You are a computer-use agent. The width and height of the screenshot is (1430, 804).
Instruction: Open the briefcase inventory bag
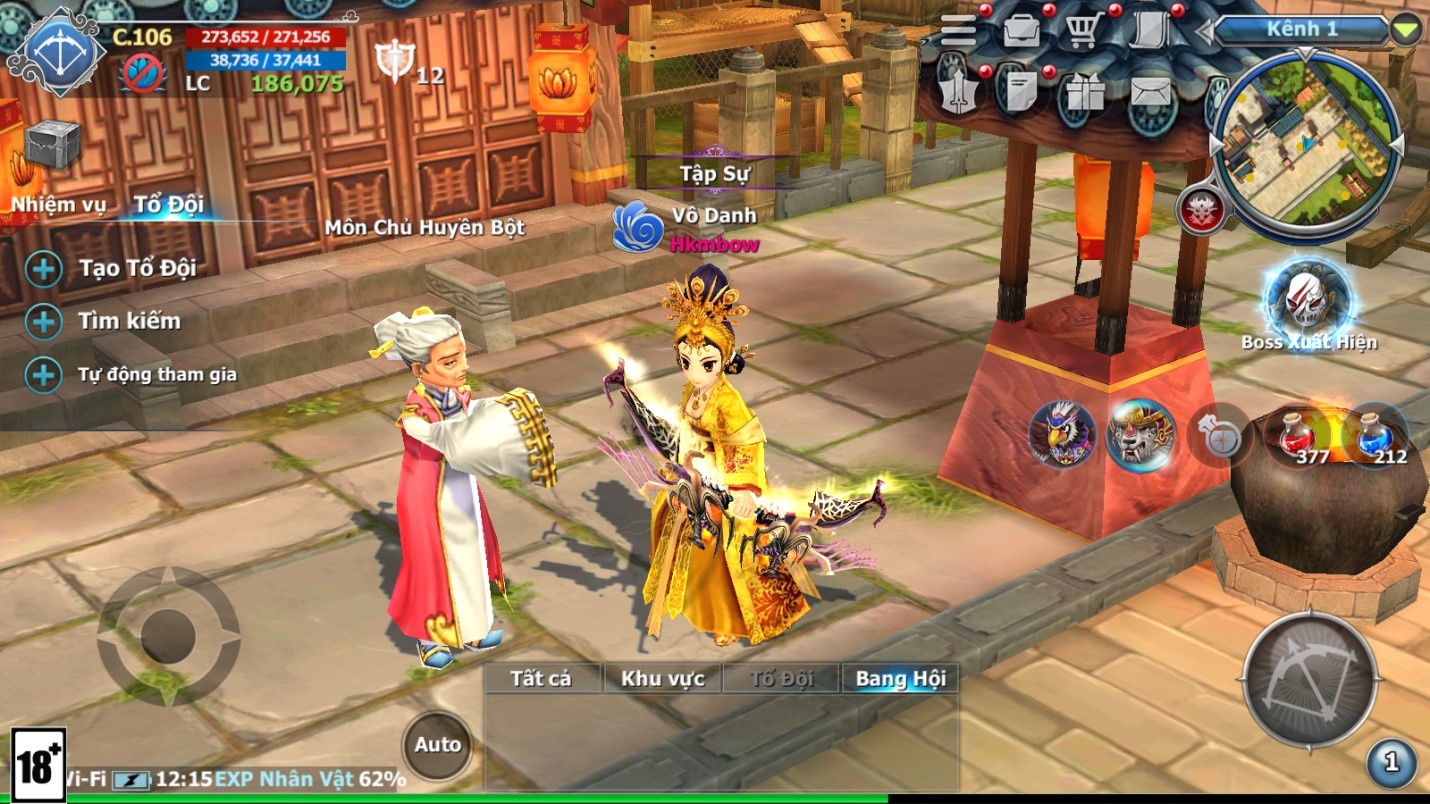[1021, 31]
